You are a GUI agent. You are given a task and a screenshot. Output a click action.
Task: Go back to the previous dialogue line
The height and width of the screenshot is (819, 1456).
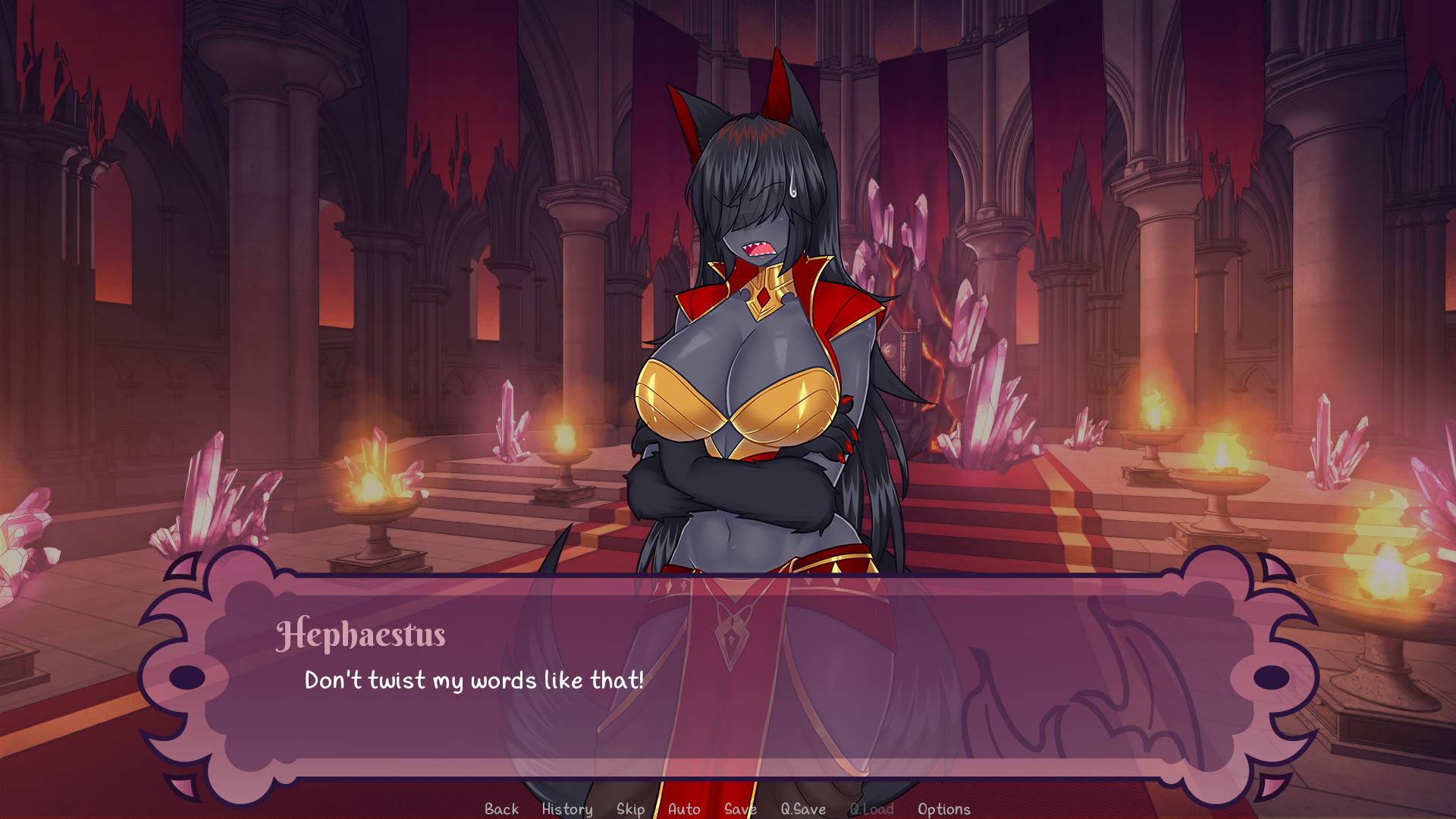tap(501, 809)
